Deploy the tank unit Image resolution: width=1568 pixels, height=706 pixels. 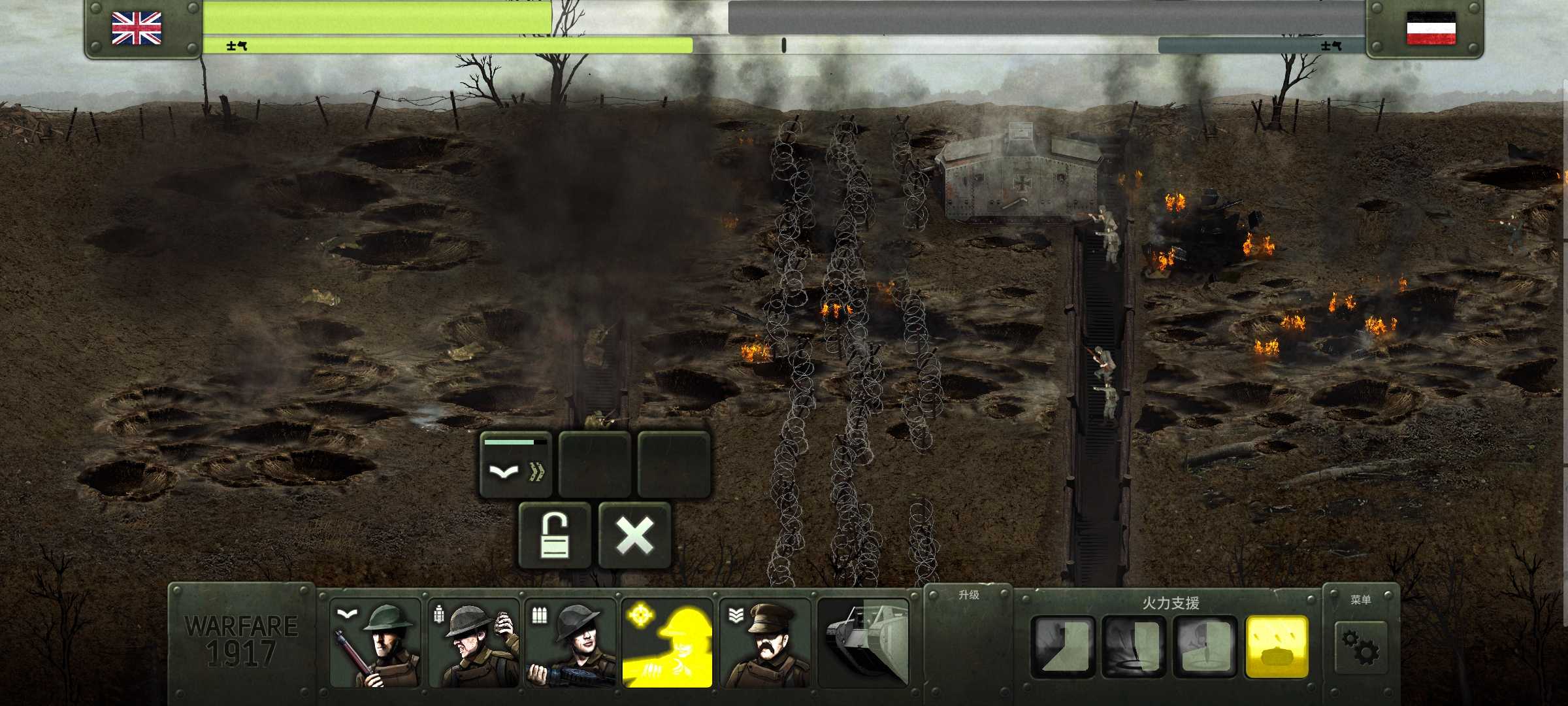point(863,643)
